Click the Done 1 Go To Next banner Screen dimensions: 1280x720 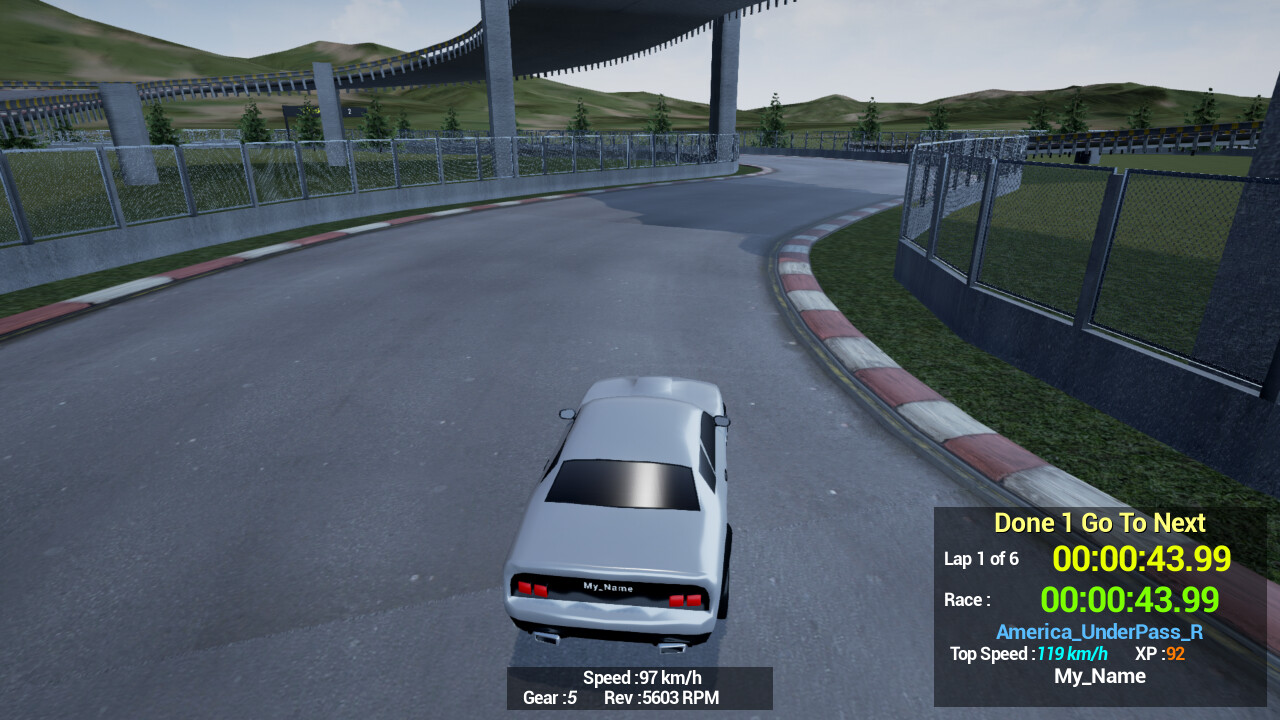pos(1098,522)
